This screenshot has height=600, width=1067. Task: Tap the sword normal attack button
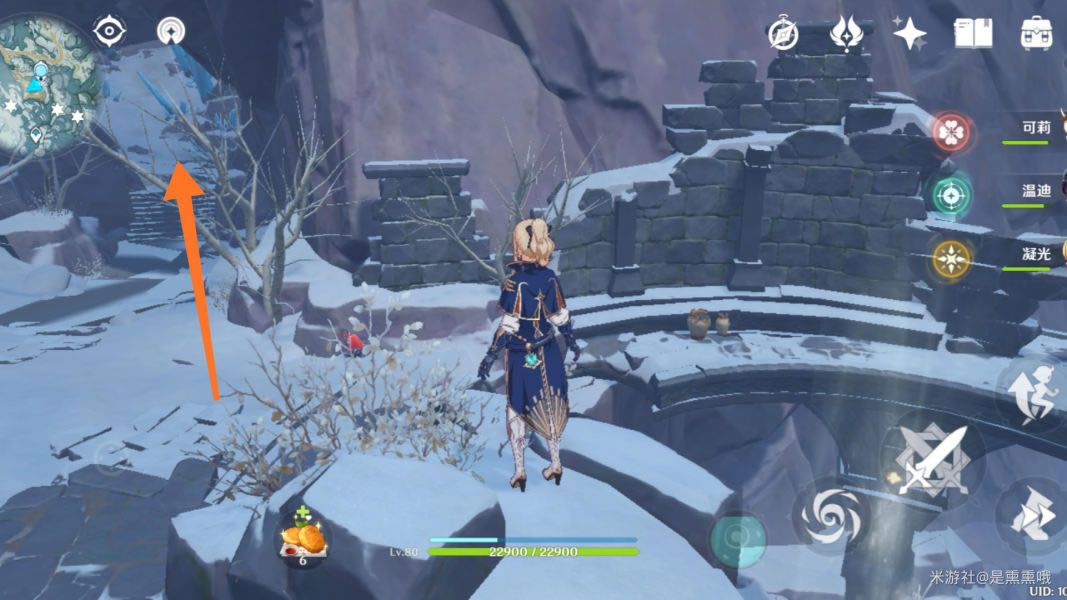coord(932,459)
